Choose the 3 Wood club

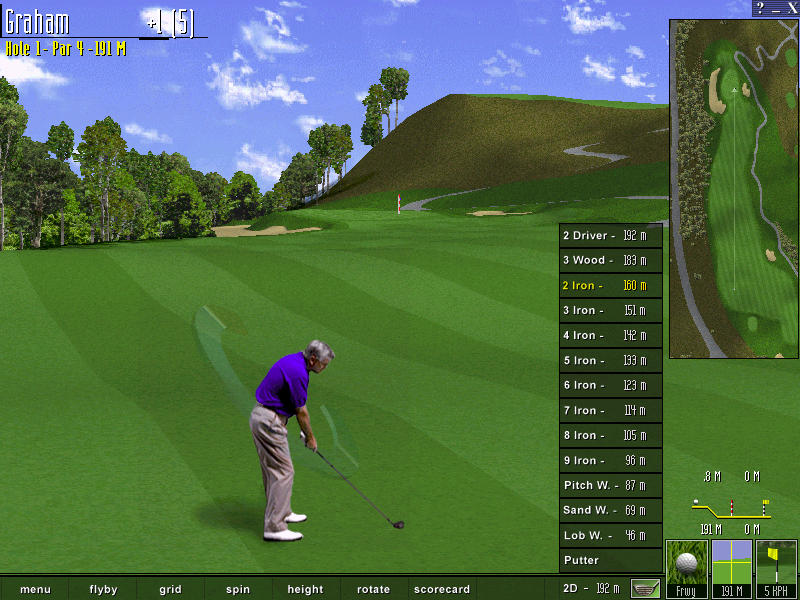click(x=610, y=261)
